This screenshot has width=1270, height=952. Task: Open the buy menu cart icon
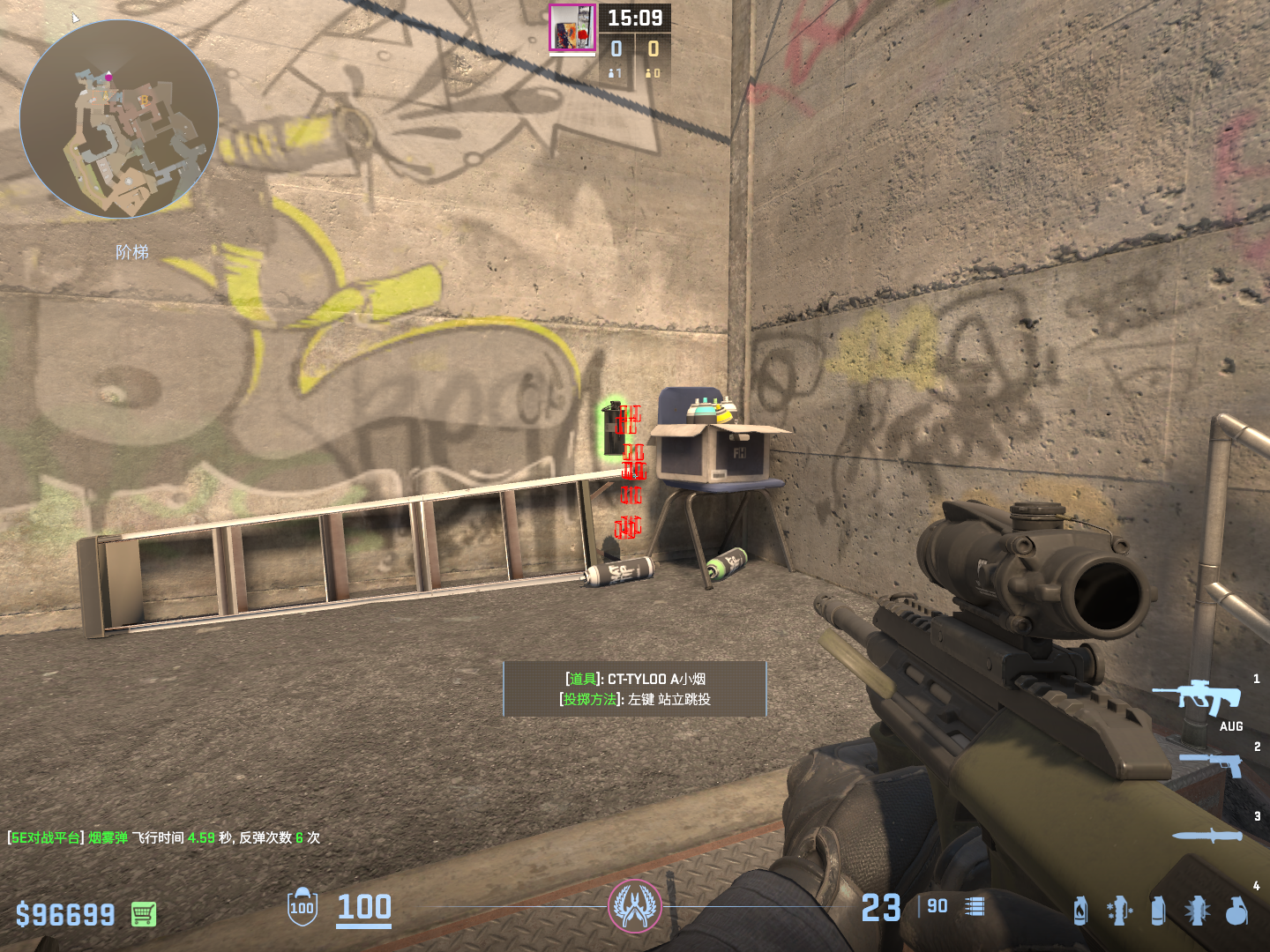(144, 914)
